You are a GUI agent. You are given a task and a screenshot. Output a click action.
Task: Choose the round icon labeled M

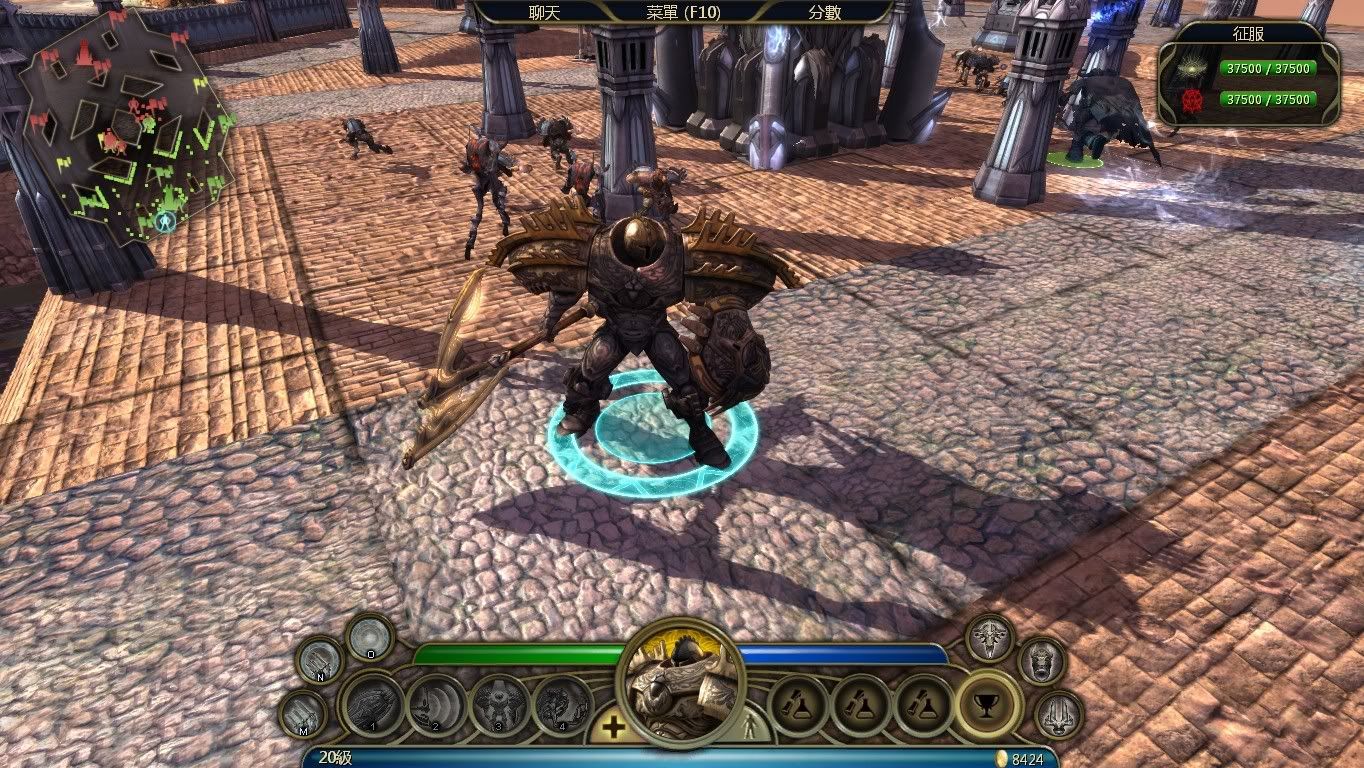tap(302, 714)
